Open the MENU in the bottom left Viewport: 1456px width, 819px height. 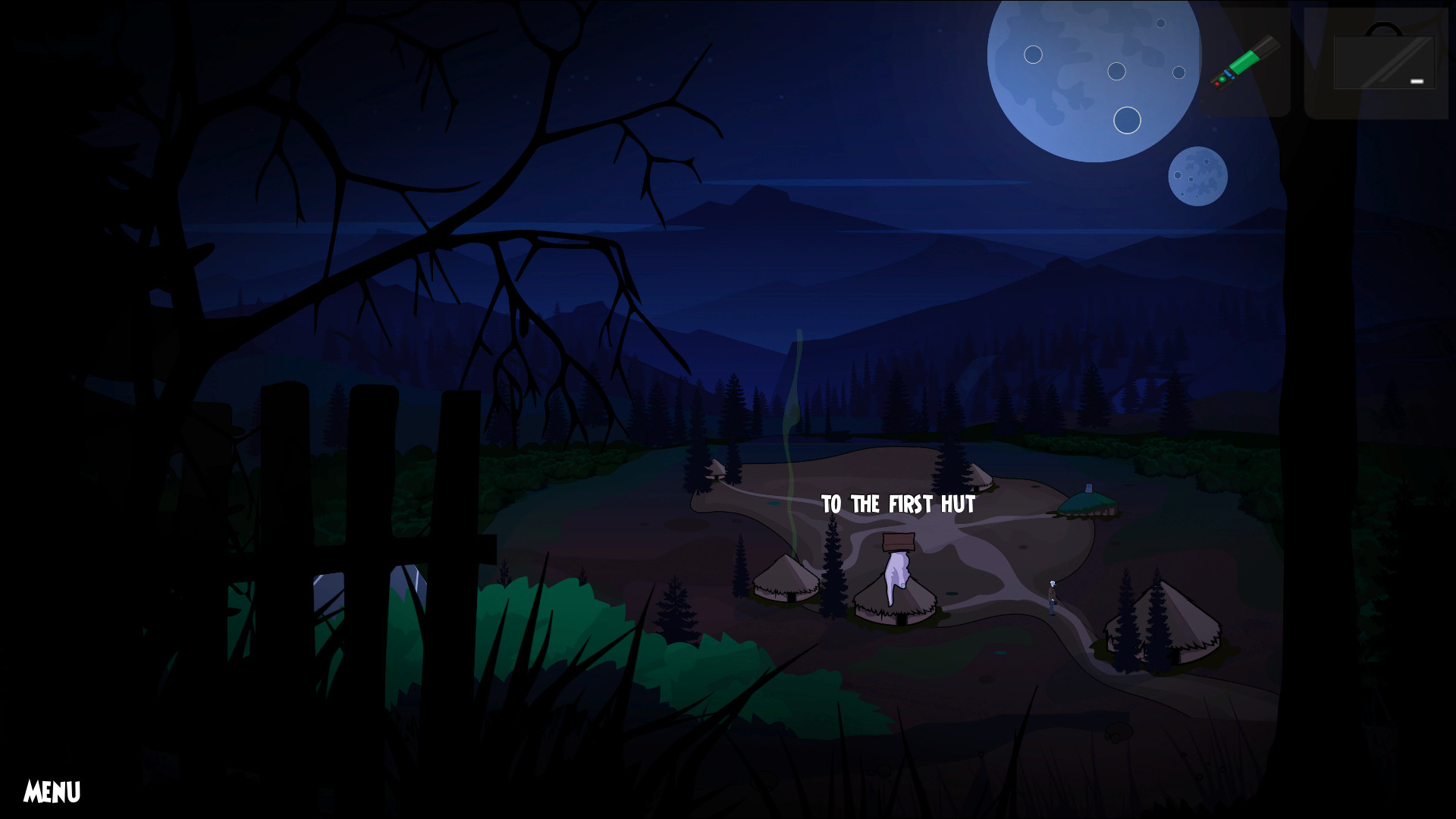coord(52,790)
